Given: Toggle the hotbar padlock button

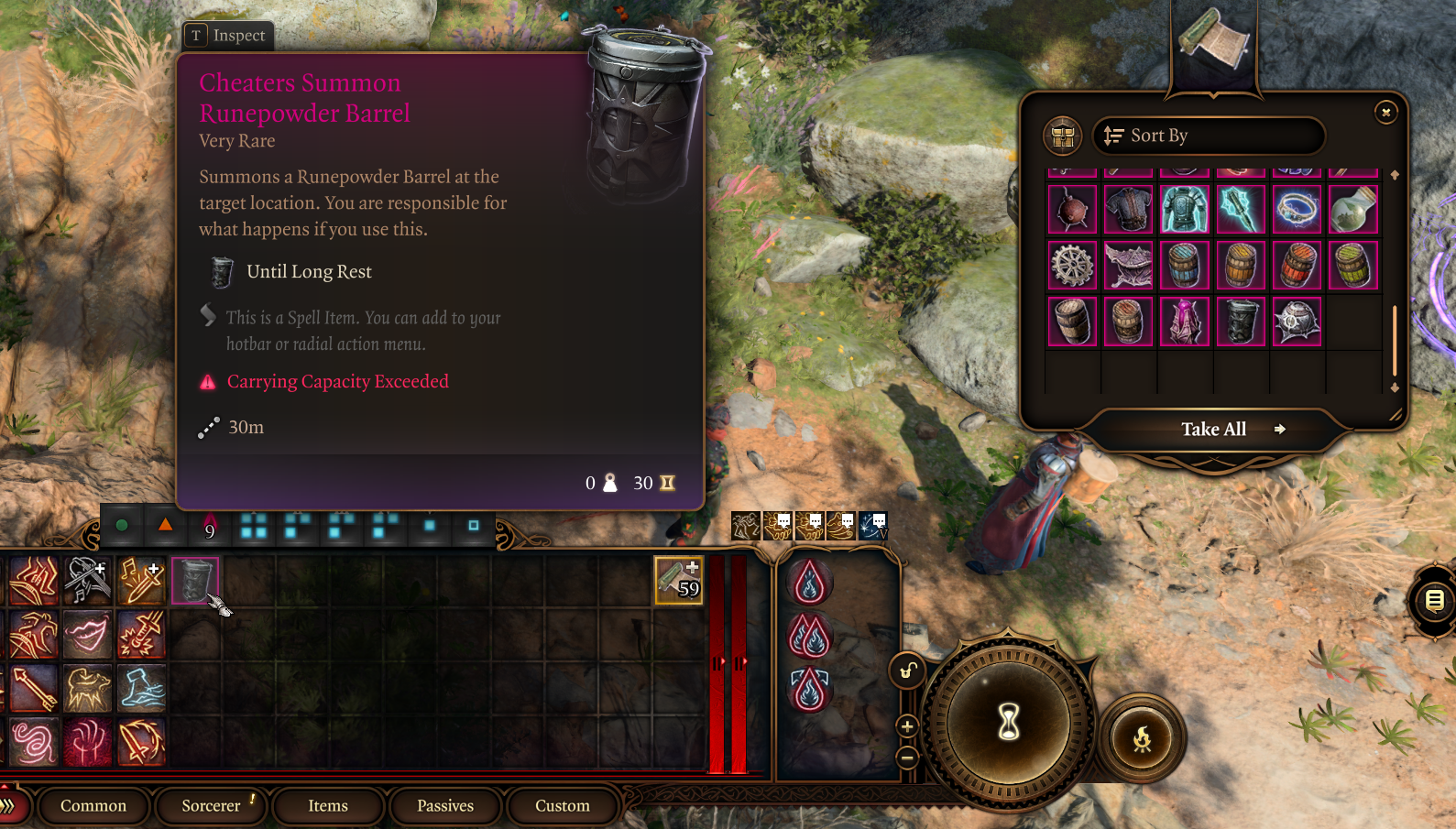Looking at the screenshot, I should tap(907, 671).
